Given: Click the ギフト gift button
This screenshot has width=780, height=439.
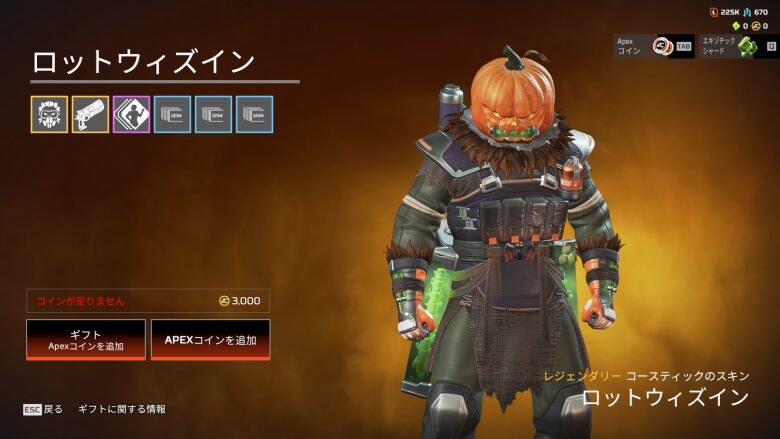Looking at the screenshot, I should point(86,340).
